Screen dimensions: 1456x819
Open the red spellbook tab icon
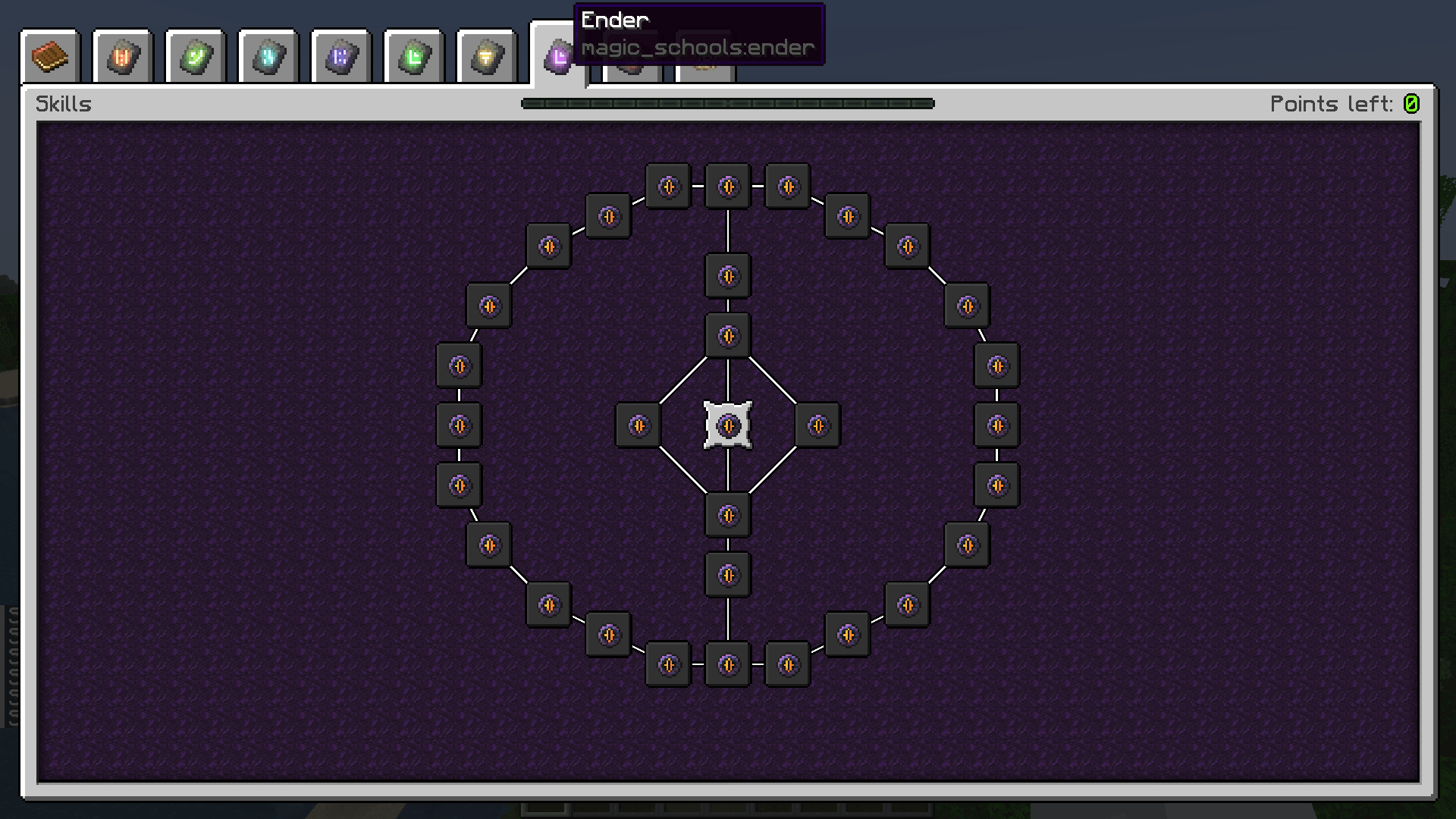pyautogui.click(x=122, y=55)
